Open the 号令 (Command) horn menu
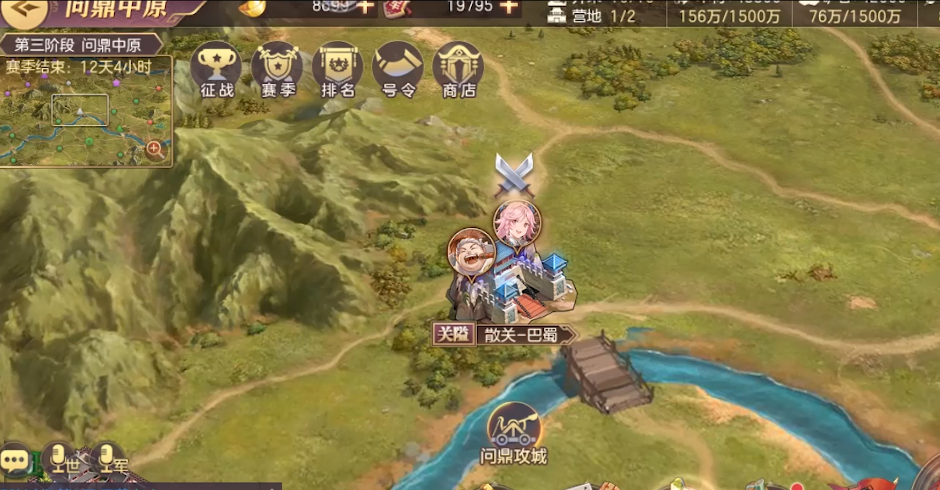940x490 pixels. pyautogui.click(x=398, y=70)
